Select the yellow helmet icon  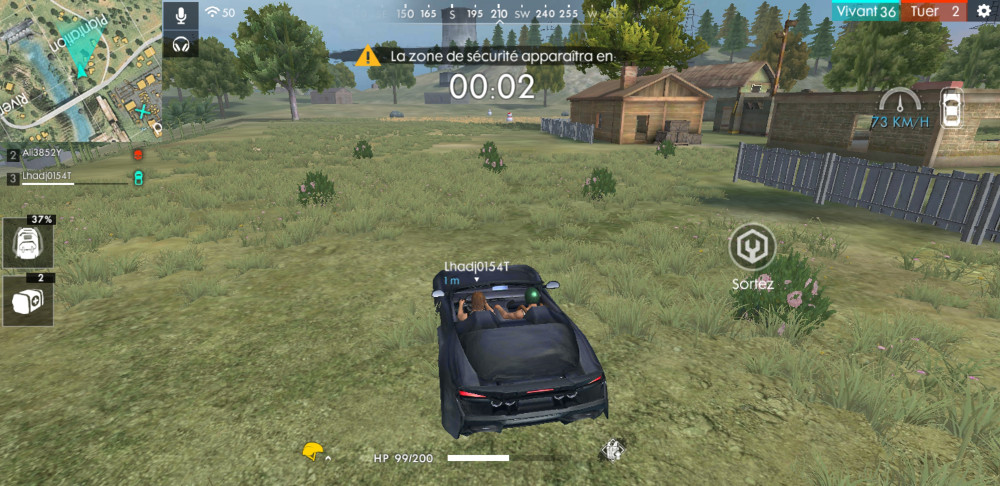click(x=314, y=452)
